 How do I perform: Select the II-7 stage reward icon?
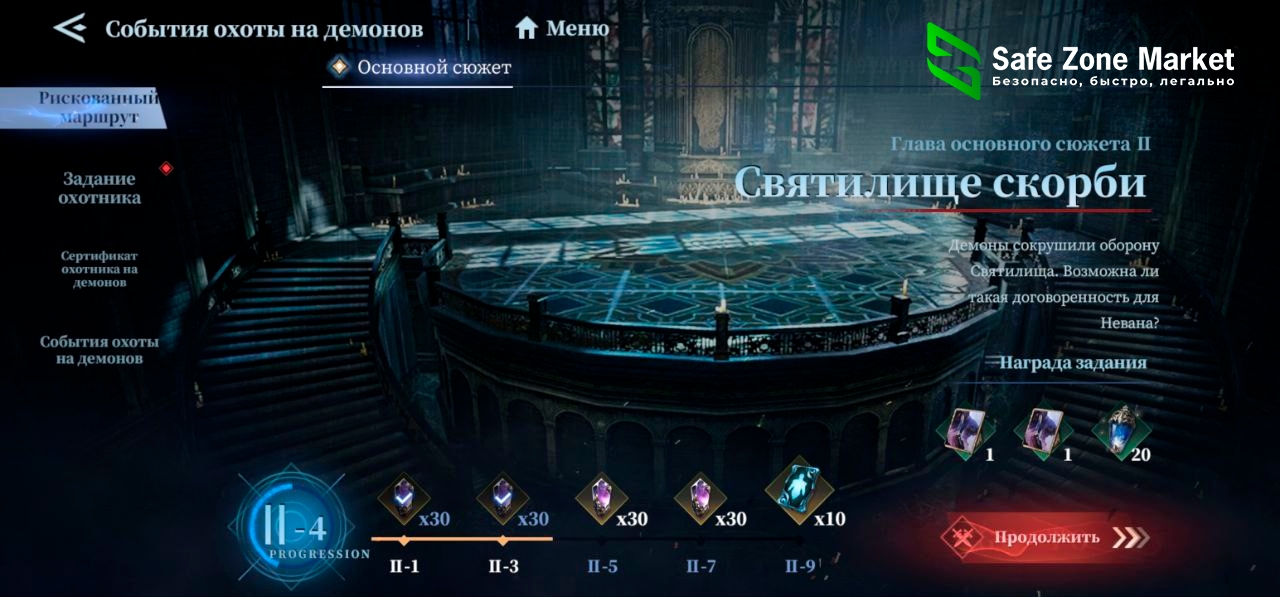pyautogui.click(x=699, y=499)
